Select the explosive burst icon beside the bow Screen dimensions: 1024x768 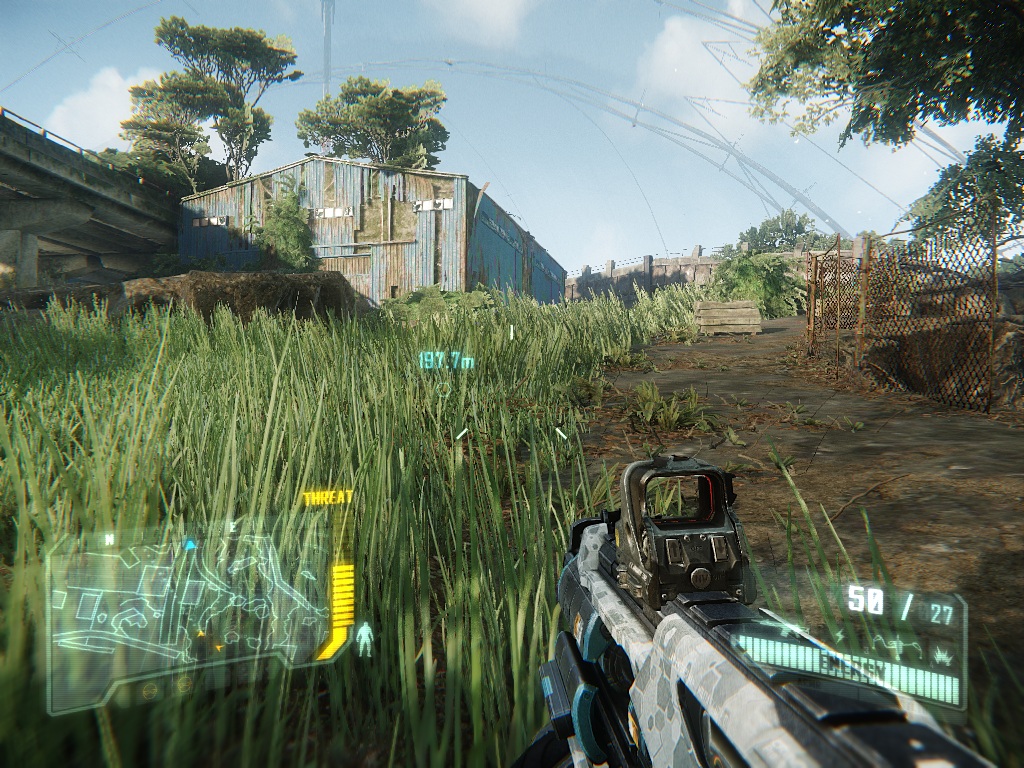click(941, 656)
